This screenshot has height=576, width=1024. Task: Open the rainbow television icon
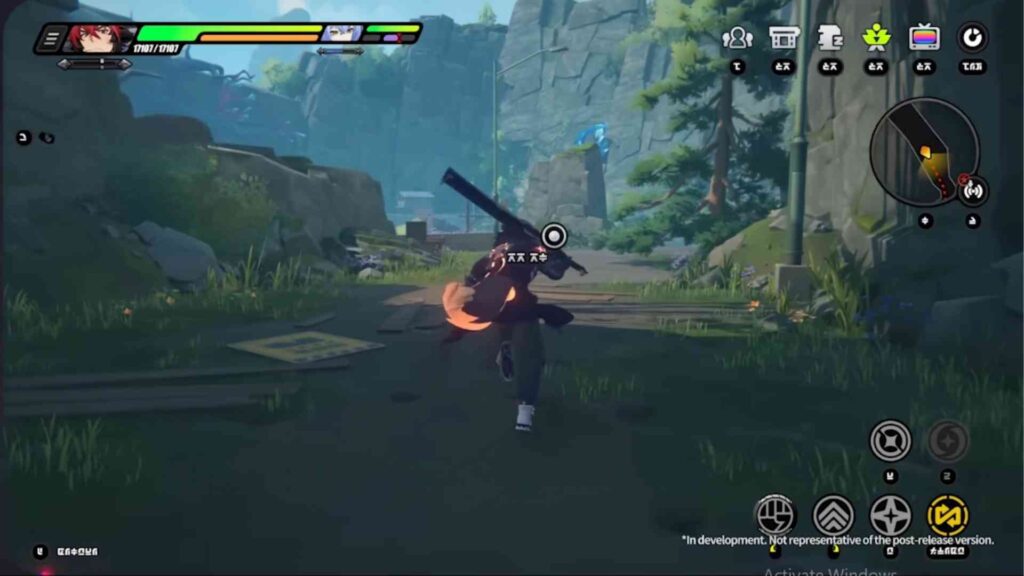pos(923,38)
